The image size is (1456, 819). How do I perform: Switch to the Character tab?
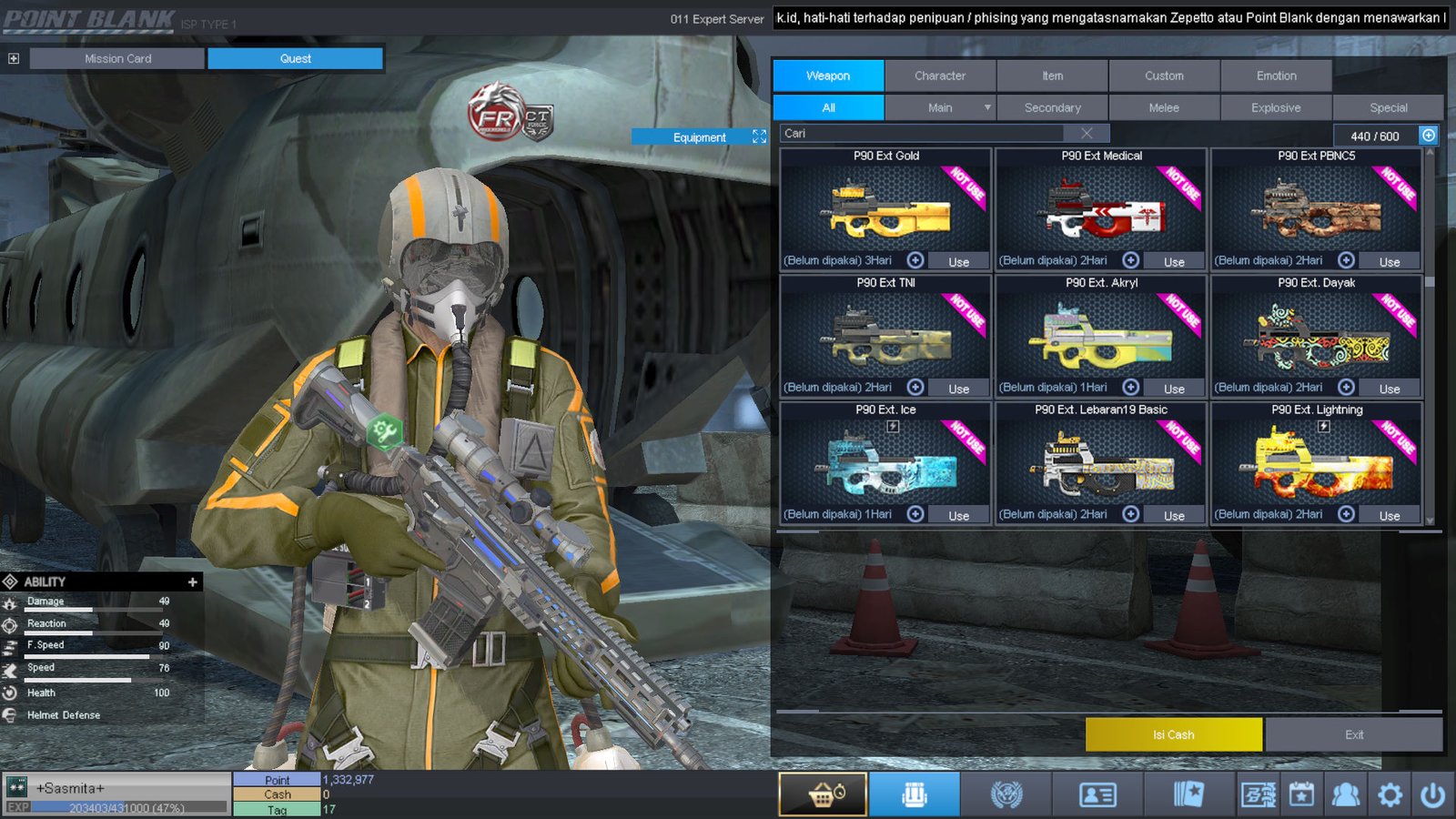(940, 76)
